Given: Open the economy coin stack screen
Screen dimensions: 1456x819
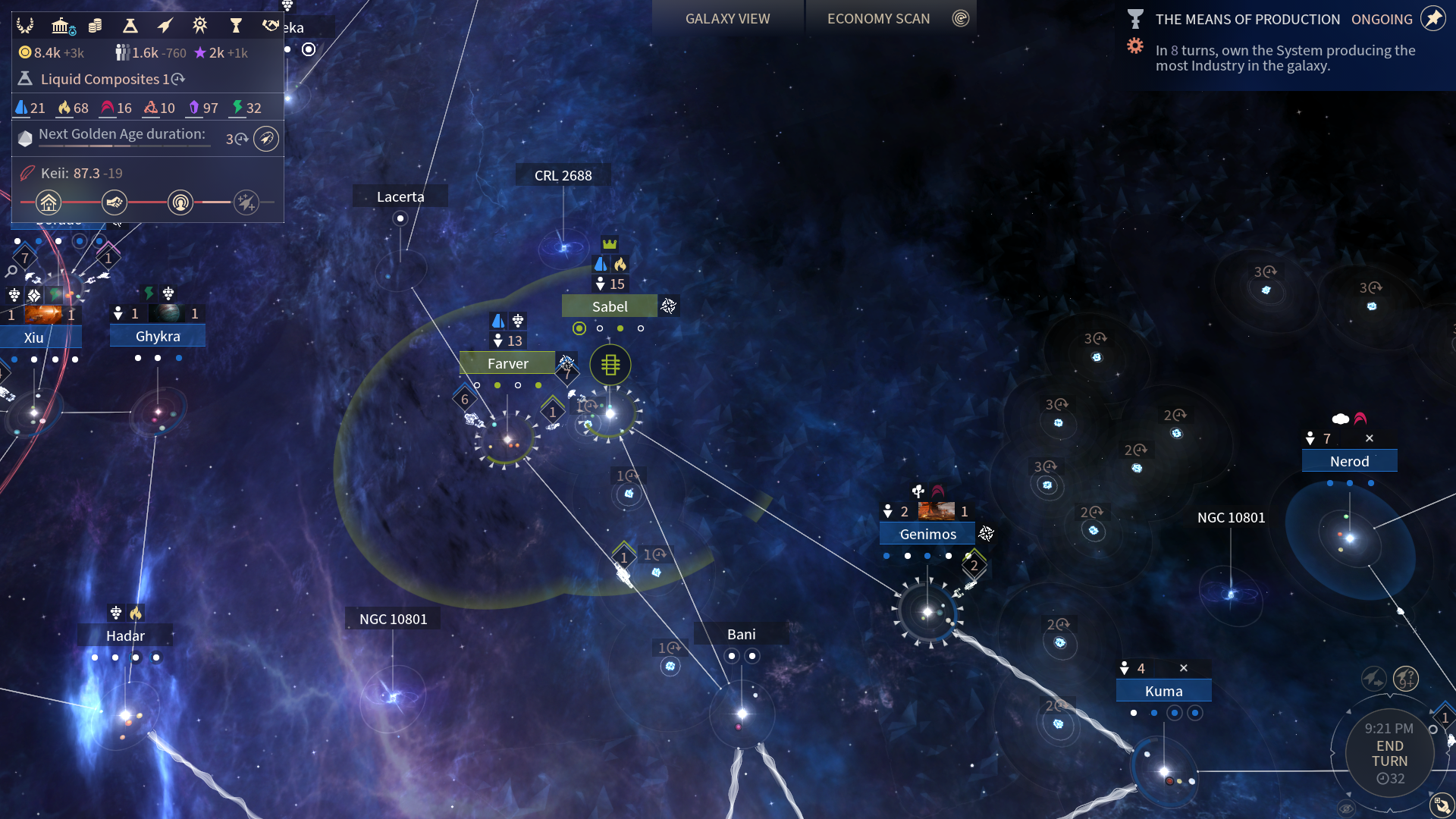Looking at the screenshot, I should (95, 26).
